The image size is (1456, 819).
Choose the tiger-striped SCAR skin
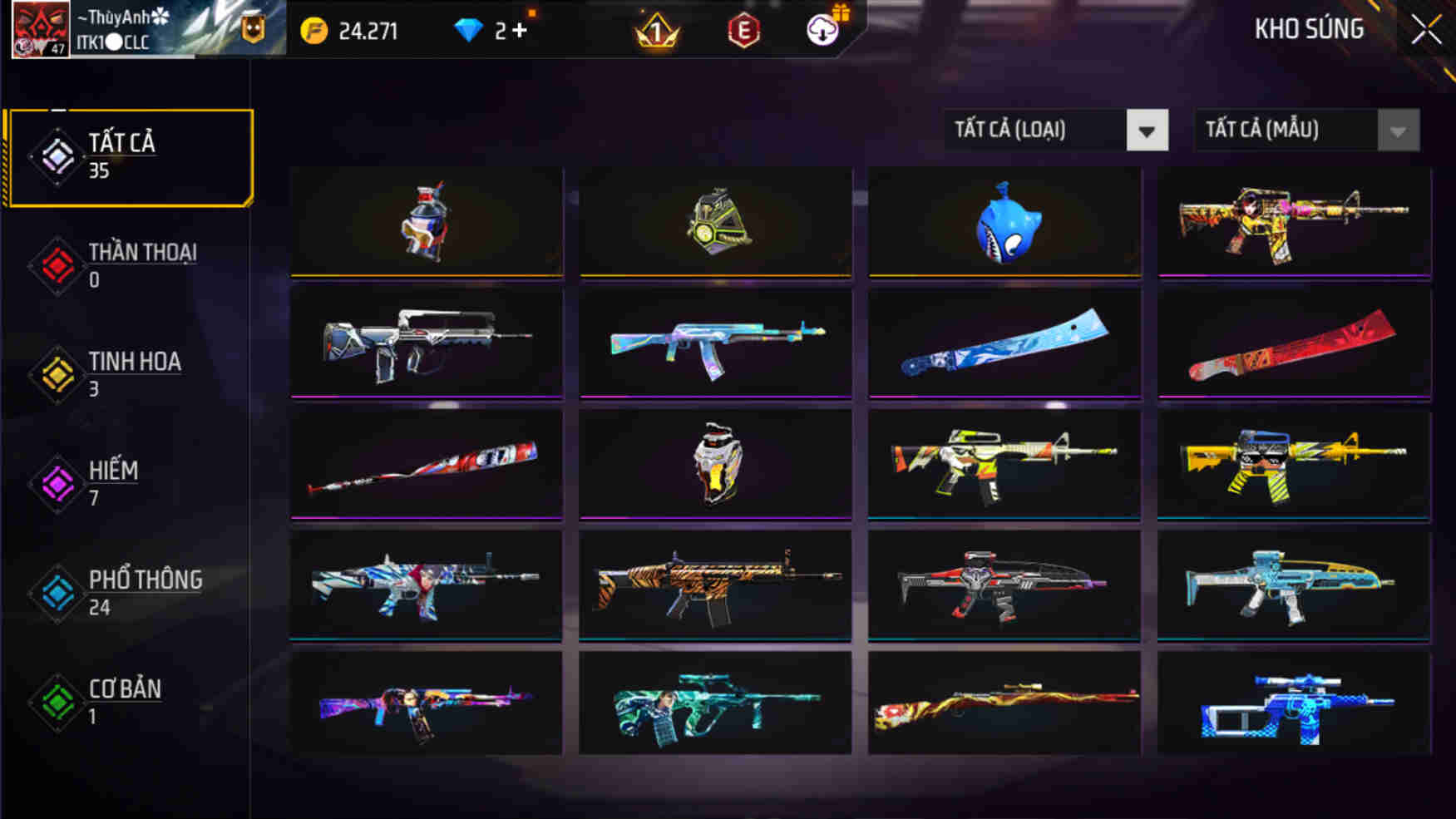(x=715, y=585)
